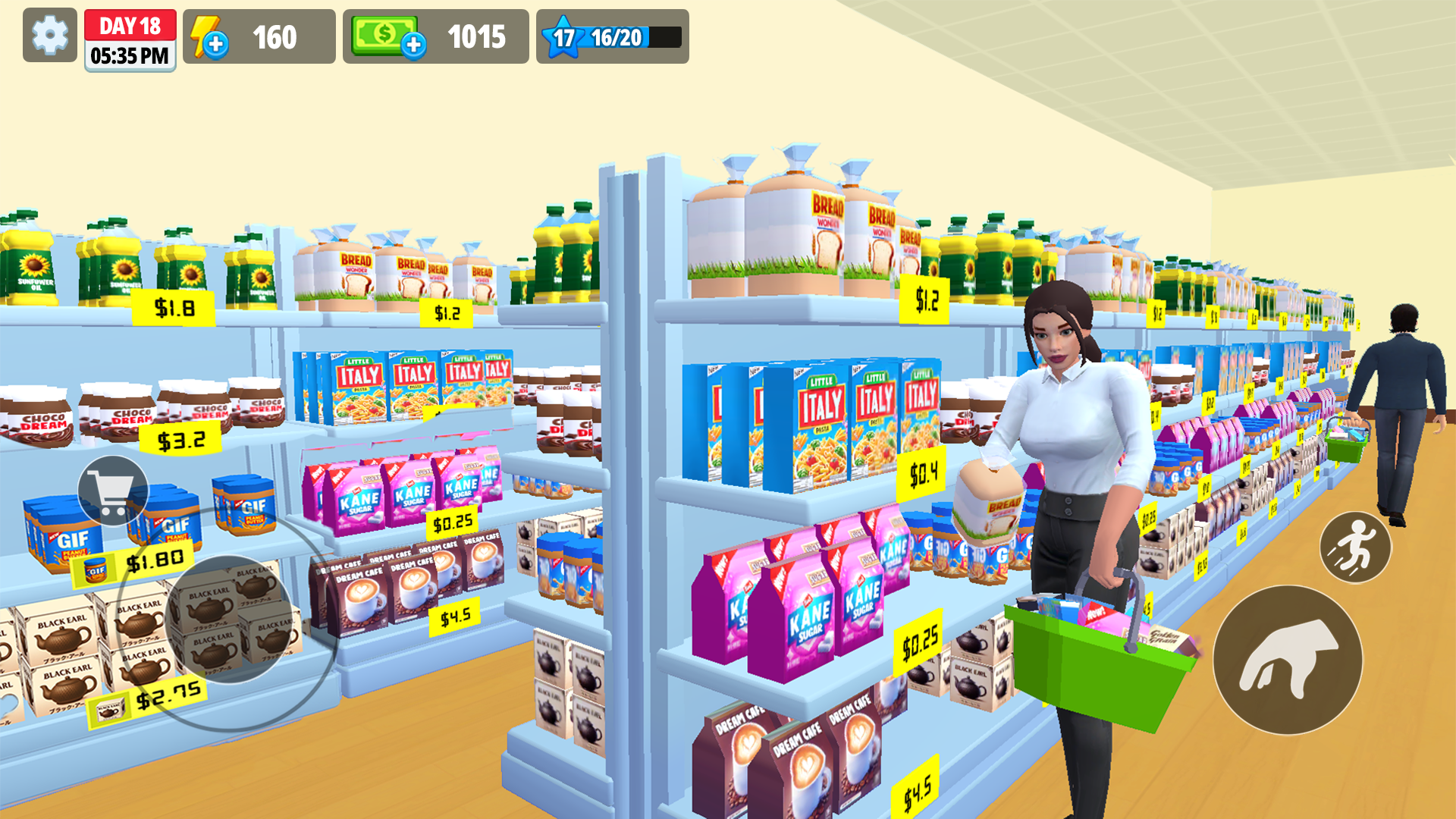The image size is (1456, 819).
Task: Tap the plus button next to the 1015 cash
Action: click(414, 45)
